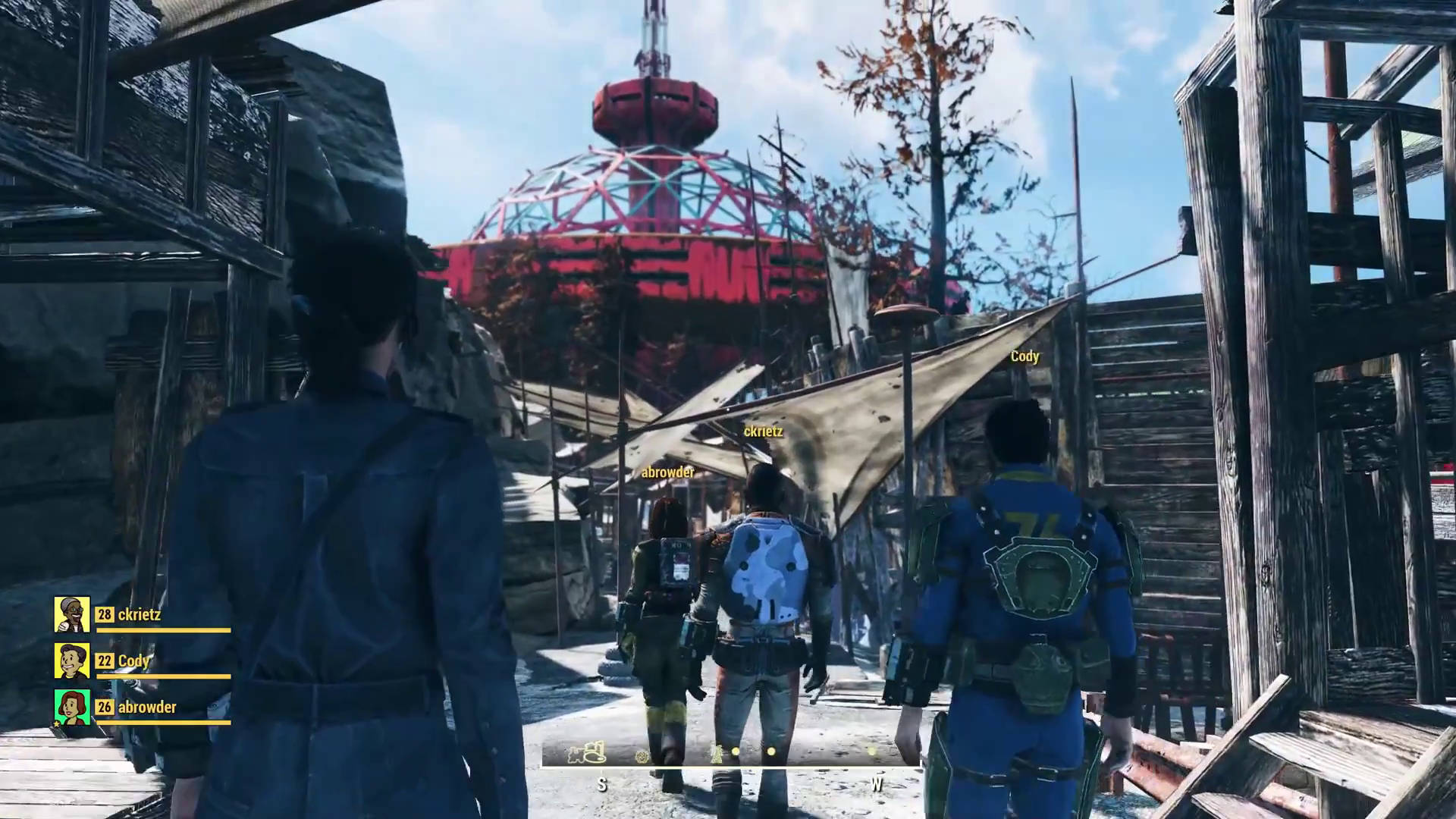Screen dimensions: 1456x819
Task: Click Cody's team member portrait
Action: pyautogui.click(x=72, y=661)
